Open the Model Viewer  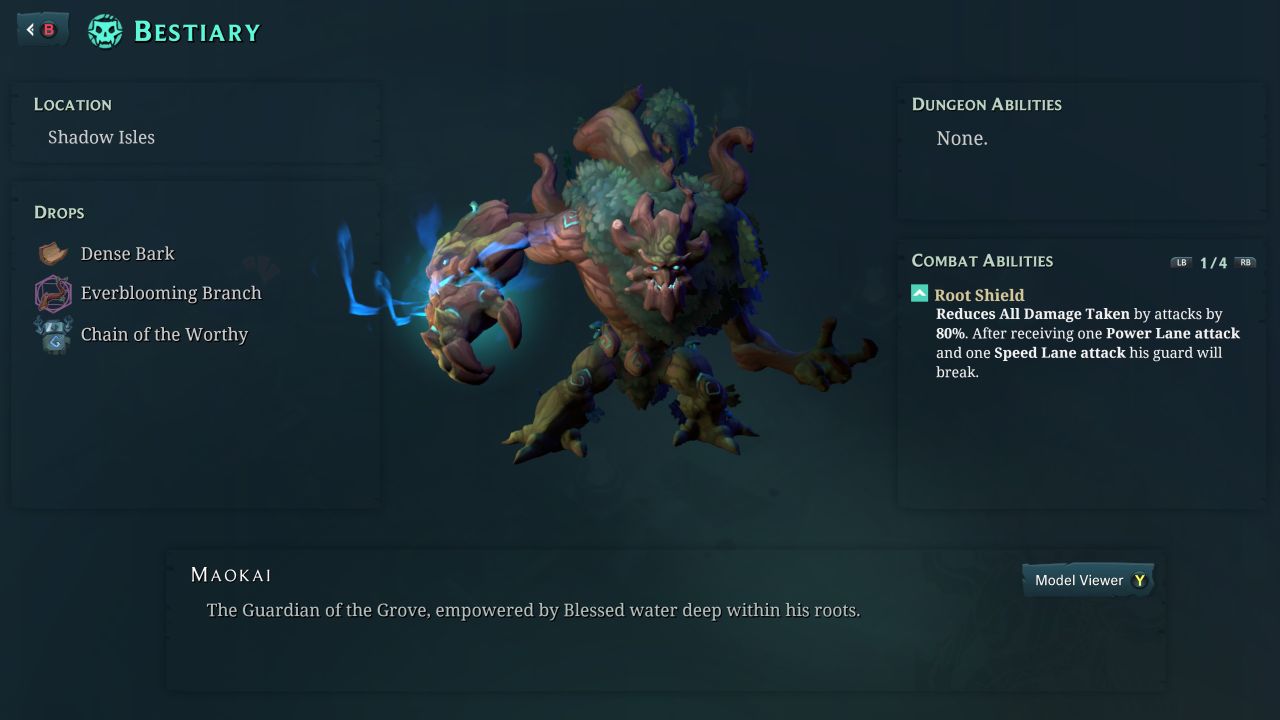coord(1088,580)
